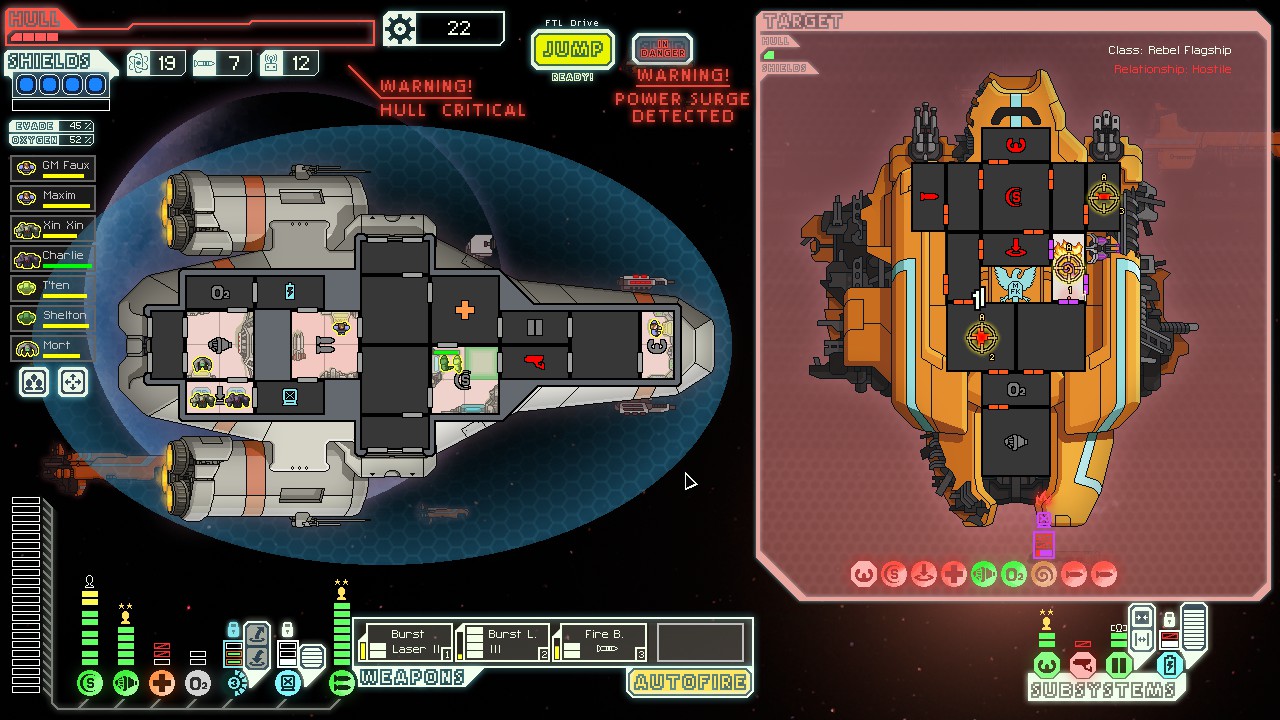Click the Doors subsystem icon
Image resolution: width=1280 pixels, height=720 pixels.
tap(1118, 665)
